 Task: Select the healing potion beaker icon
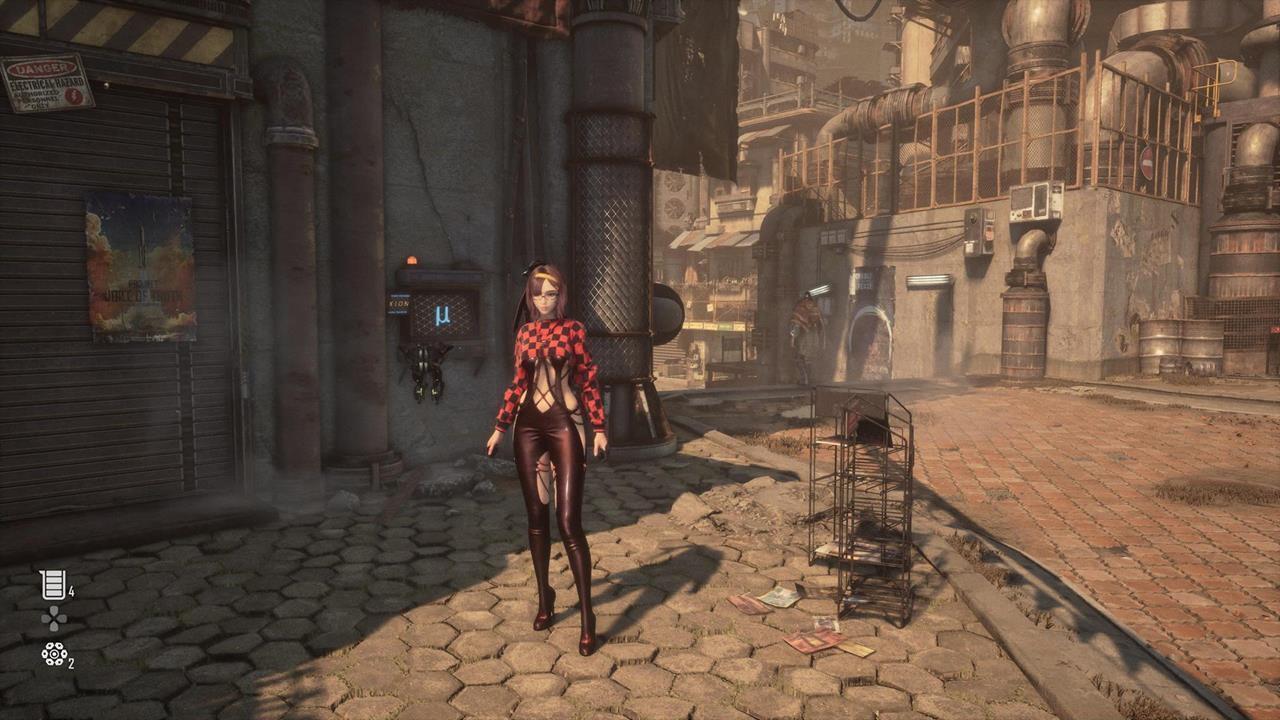52,585
